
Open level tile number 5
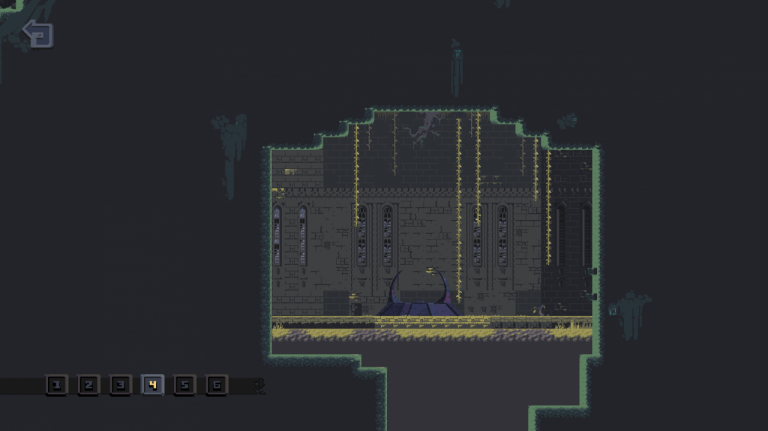[x=184, y=384]
